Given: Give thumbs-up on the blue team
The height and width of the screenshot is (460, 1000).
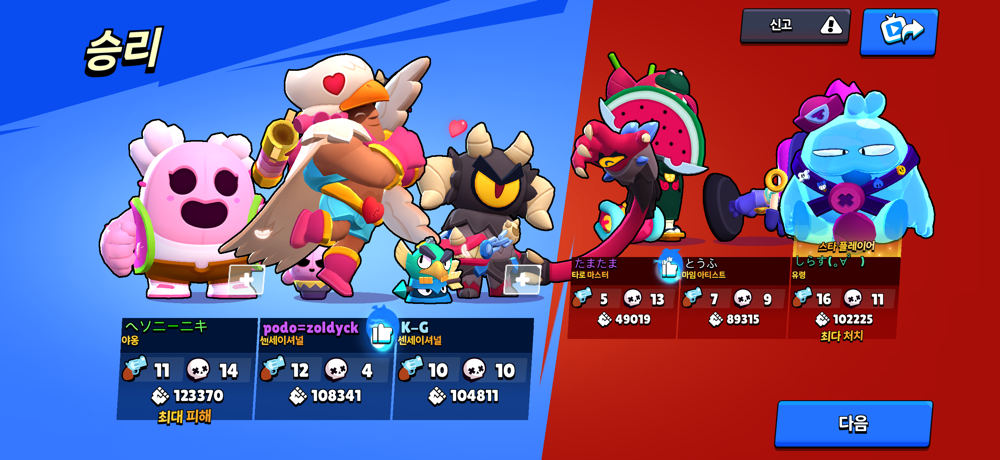Looking at the screenshot, I should tap(381, 332).
